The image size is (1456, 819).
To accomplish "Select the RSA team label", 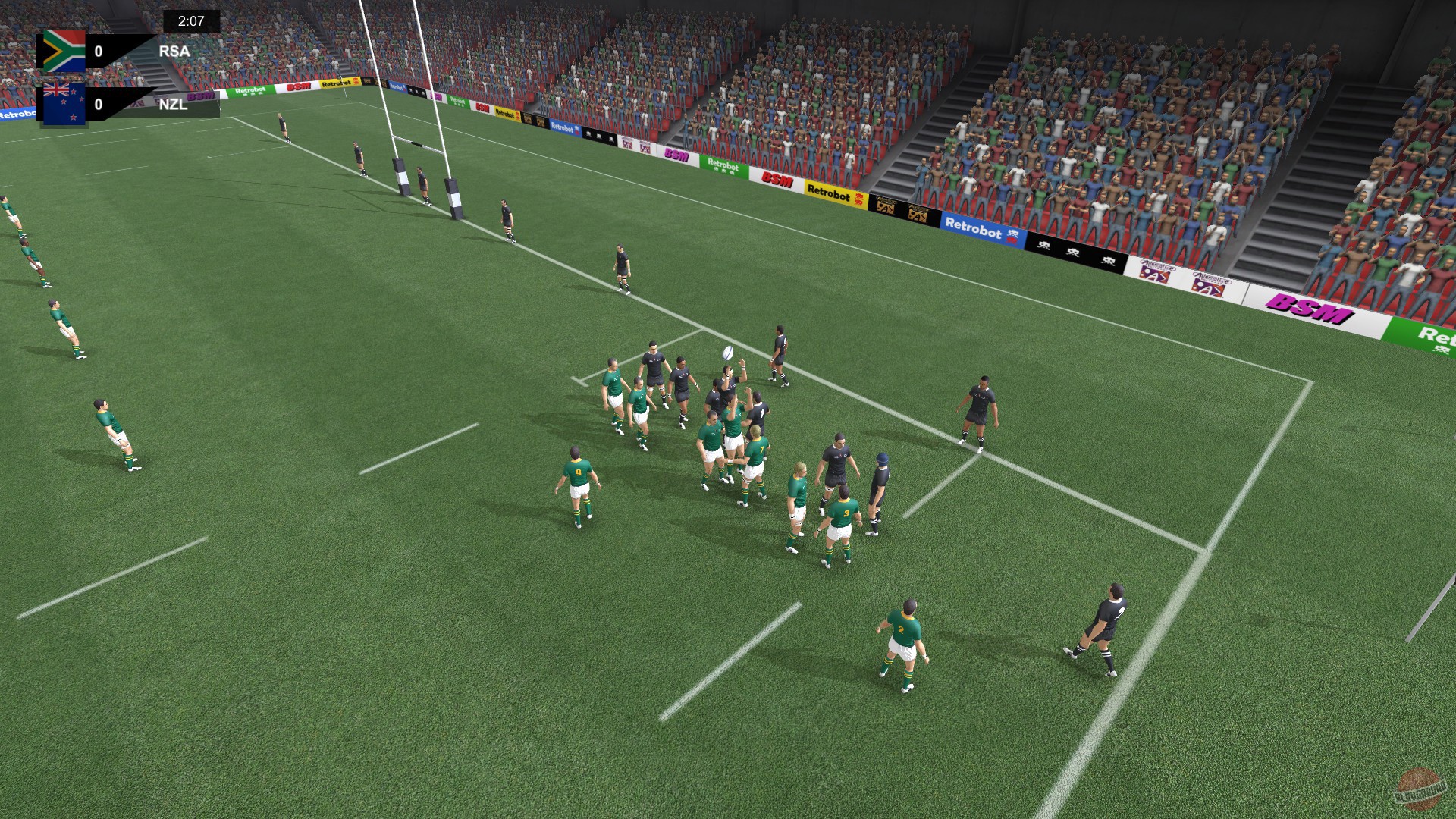I will tap(174, 52).
